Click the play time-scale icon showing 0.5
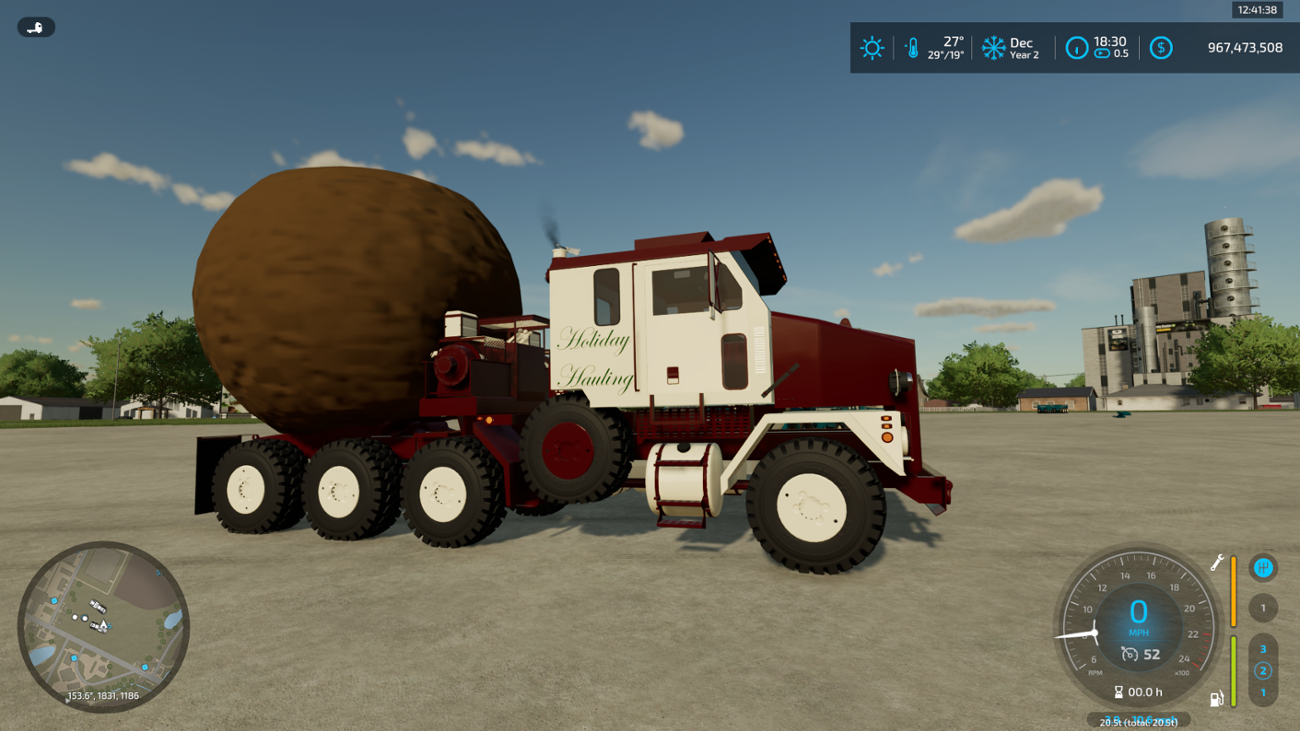This screenshot has height=731, width=1300. click(1101, 53)
